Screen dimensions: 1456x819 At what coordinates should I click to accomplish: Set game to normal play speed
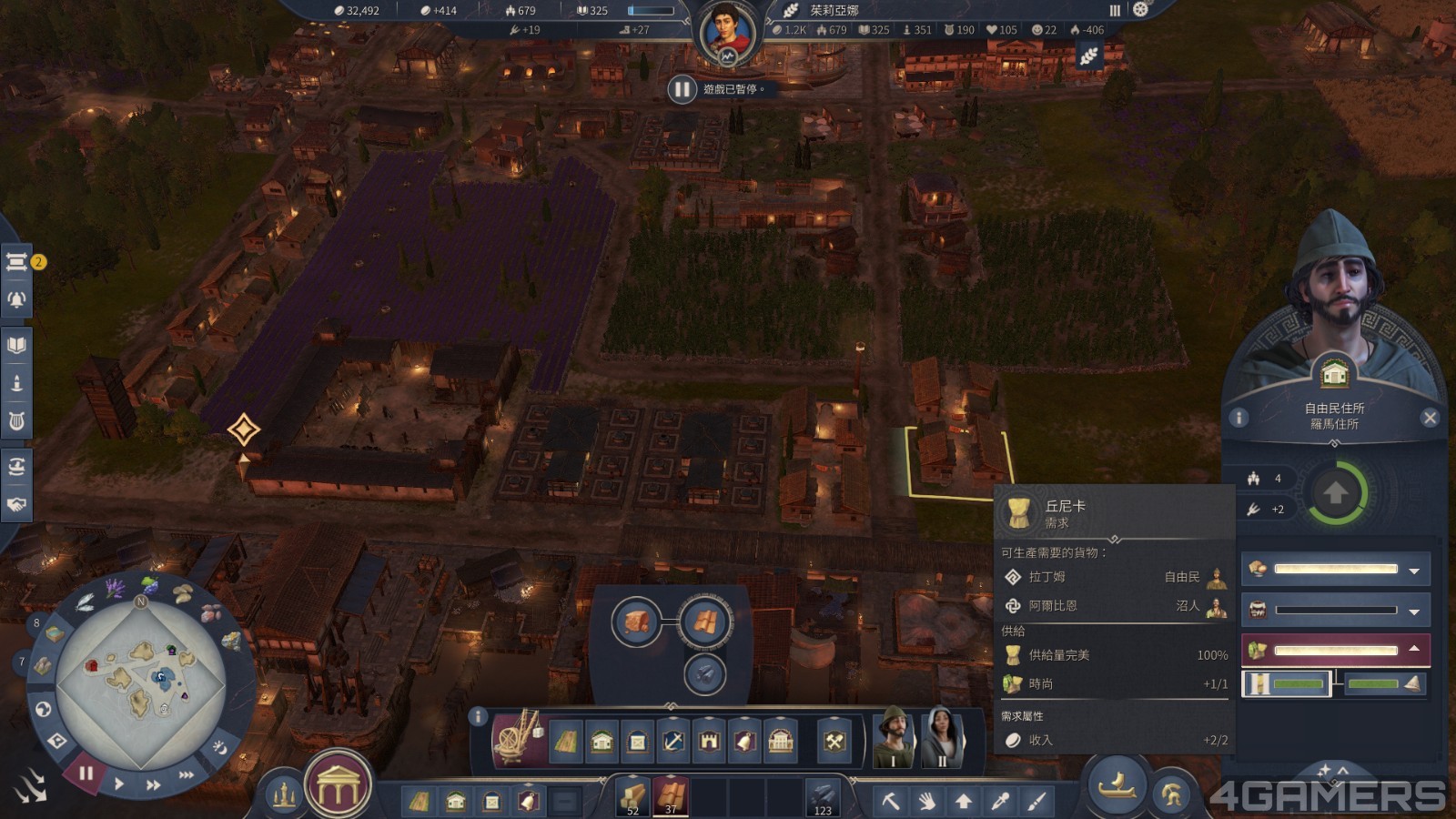[x=119, y=784]
